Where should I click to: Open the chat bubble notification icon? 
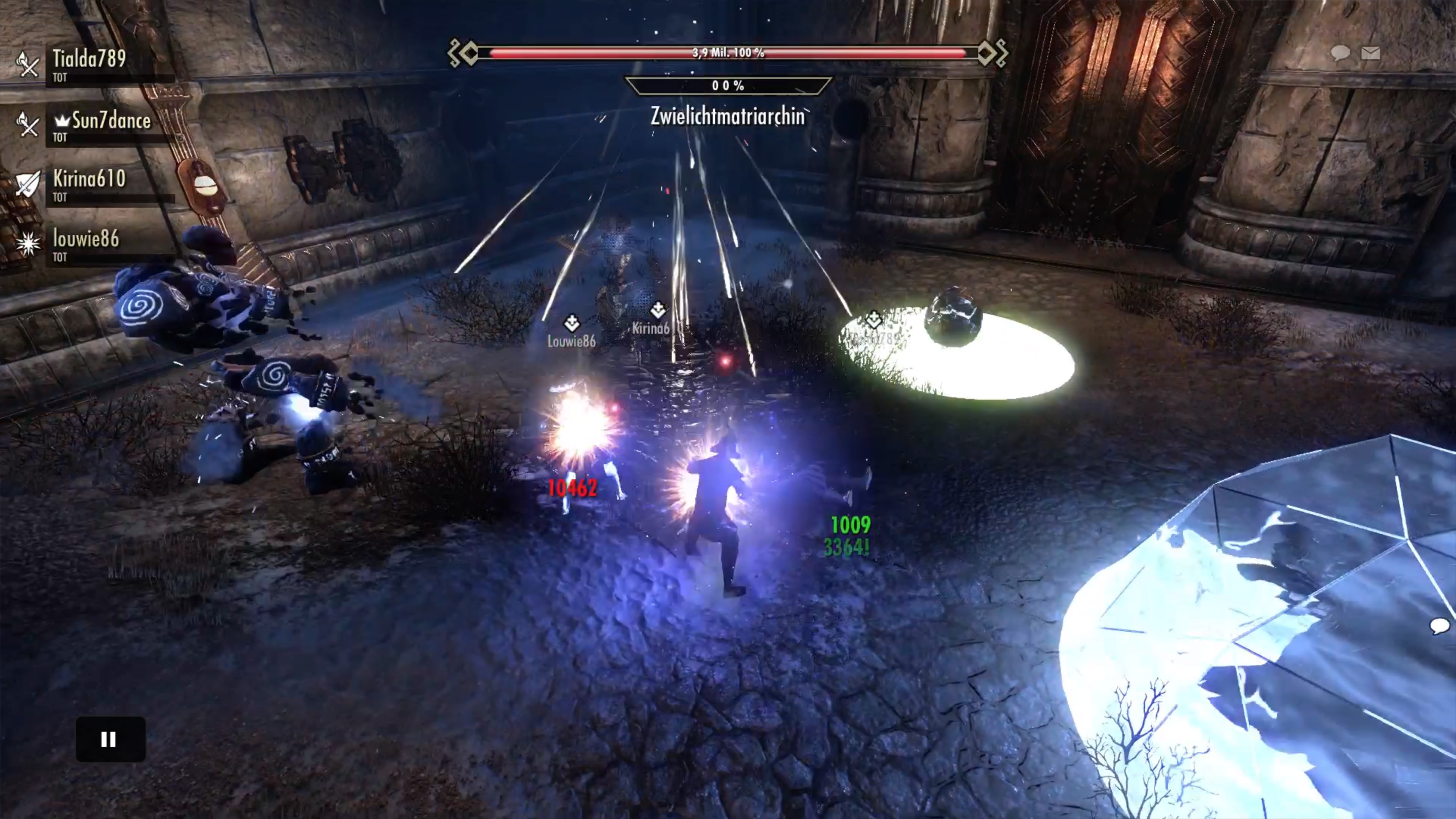coord(1340,53)
